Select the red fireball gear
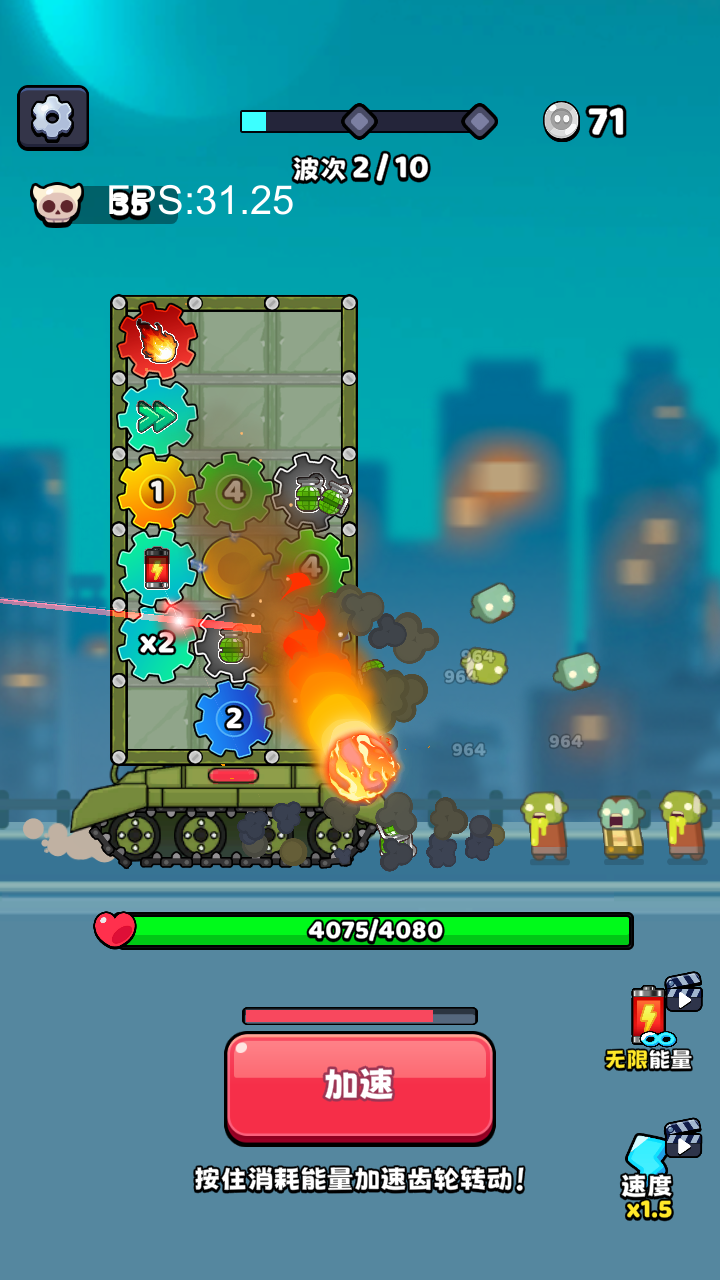 pos(157,342)
